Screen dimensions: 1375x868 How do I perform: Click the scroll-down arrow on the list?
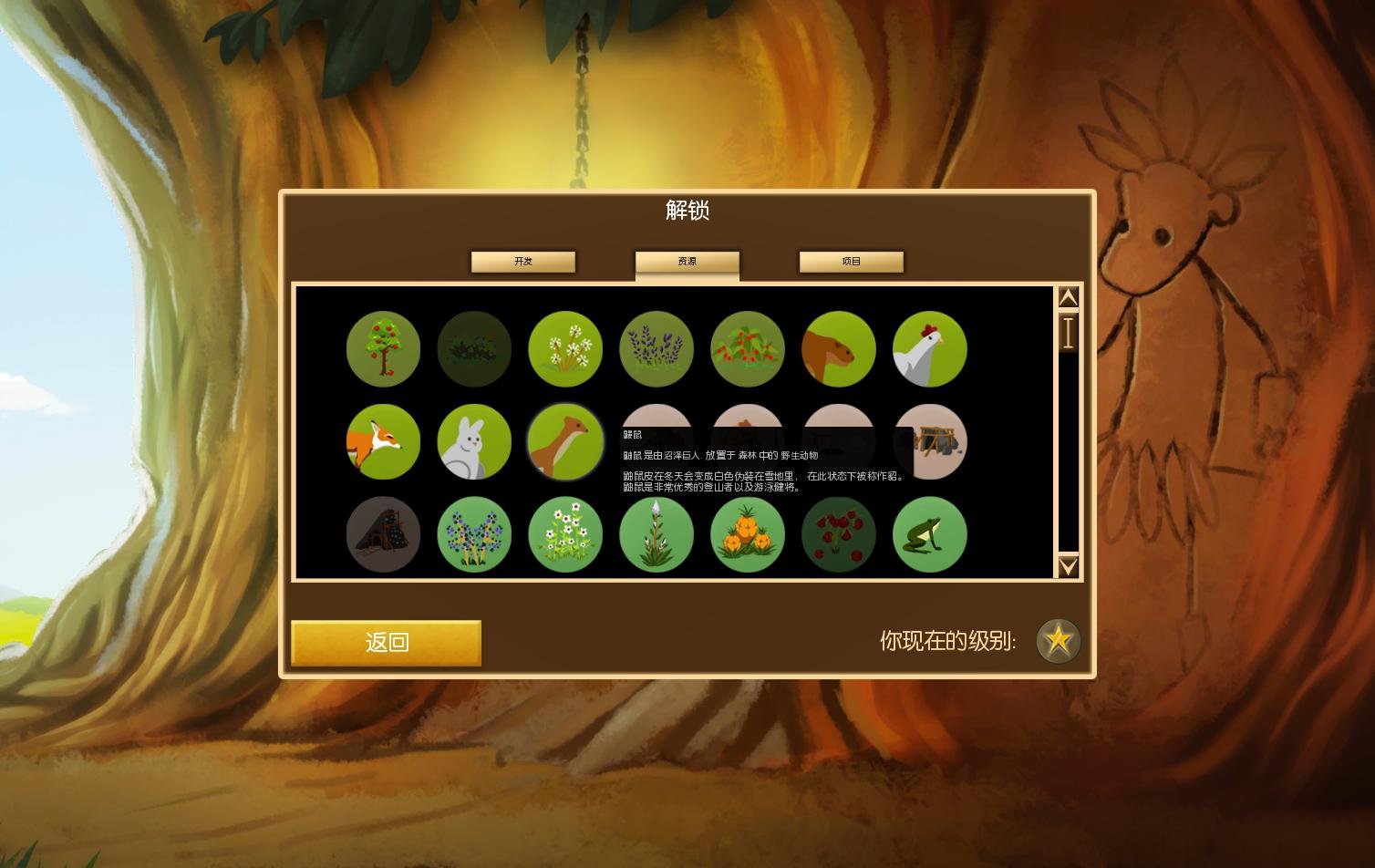1067,567
